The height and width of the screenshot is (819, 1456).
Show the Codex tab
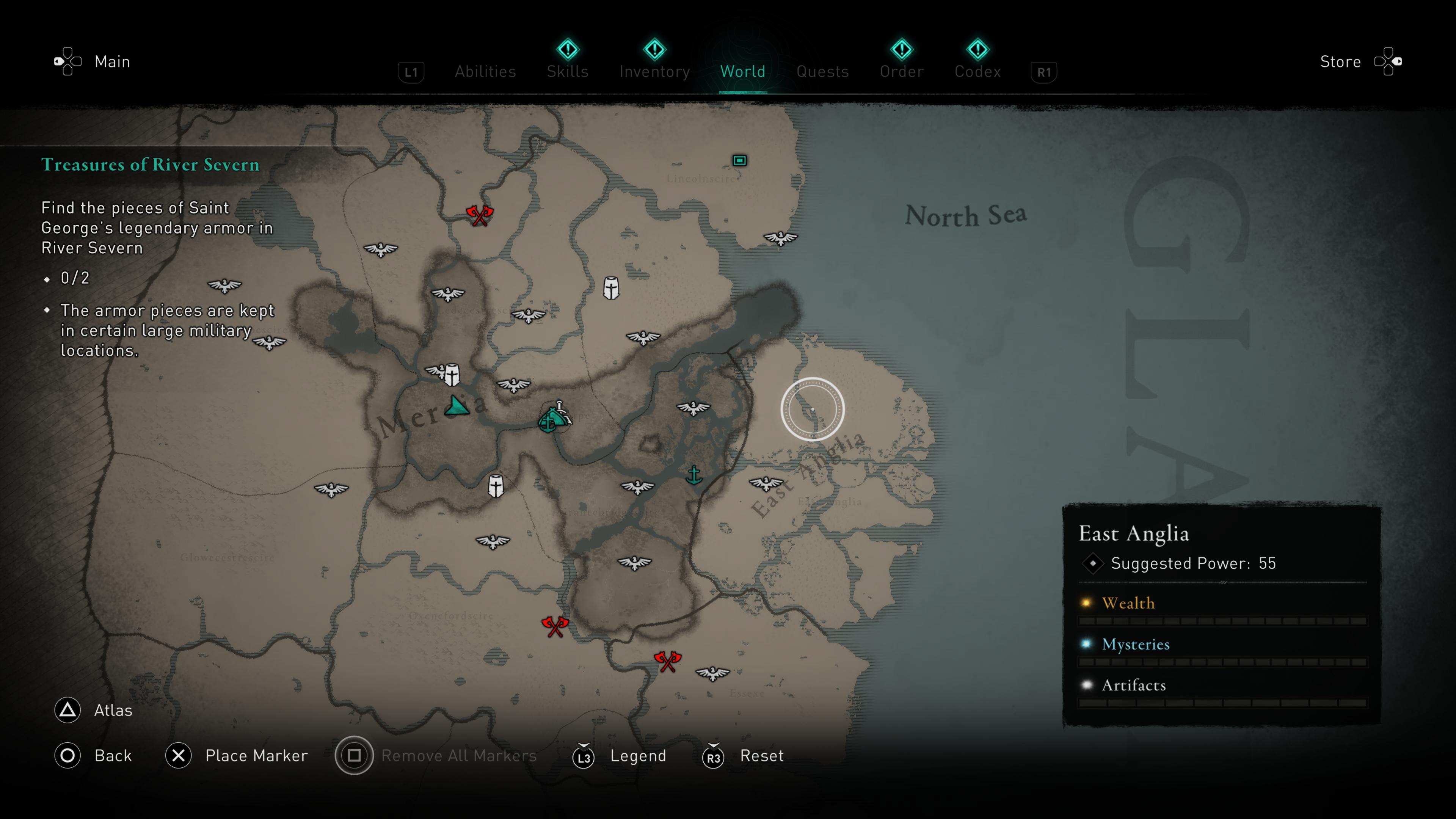tap(977, 72)
